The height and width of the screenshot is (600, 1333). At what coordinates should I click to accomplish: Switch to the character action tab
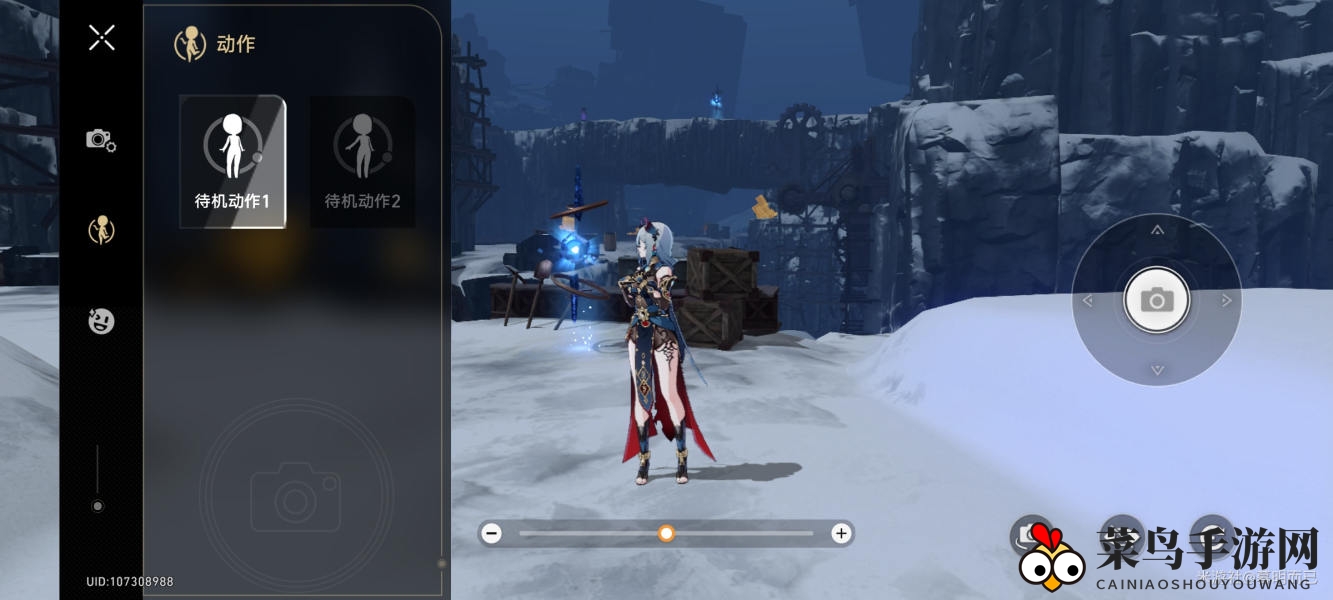click(101, 231)
